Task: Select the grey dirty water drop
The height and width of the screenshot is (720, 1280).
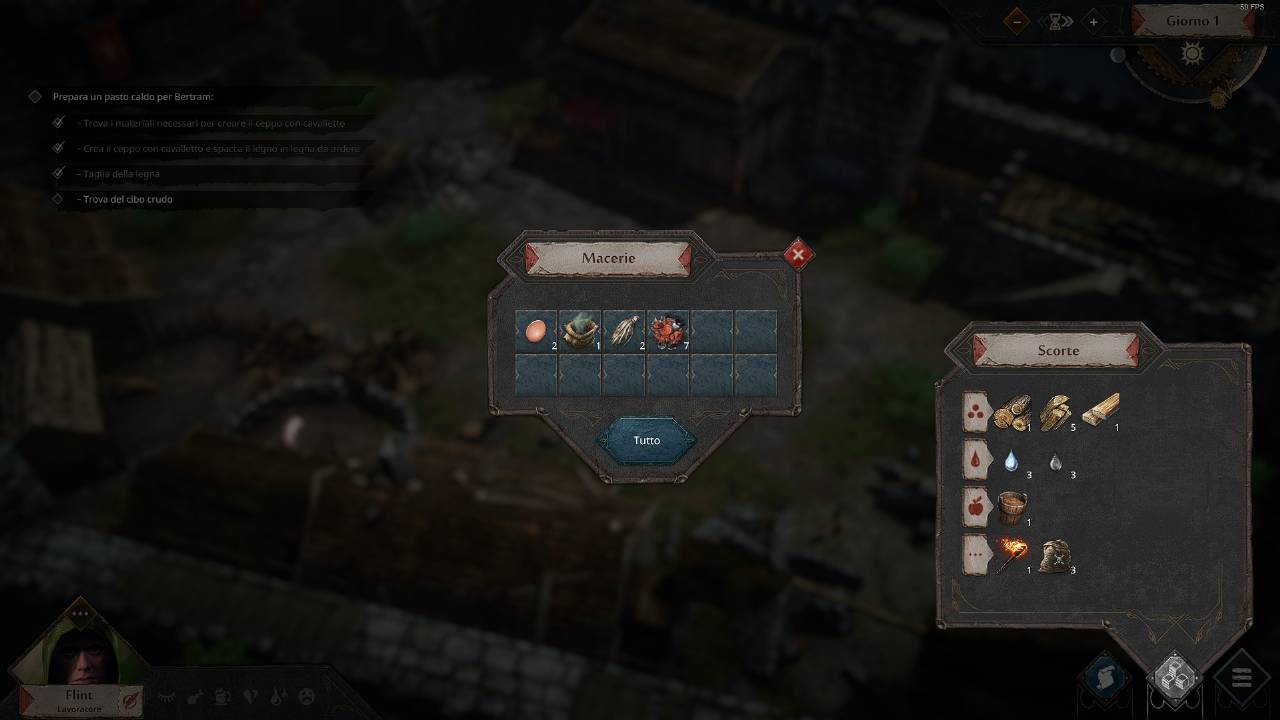Action: 1056,462
